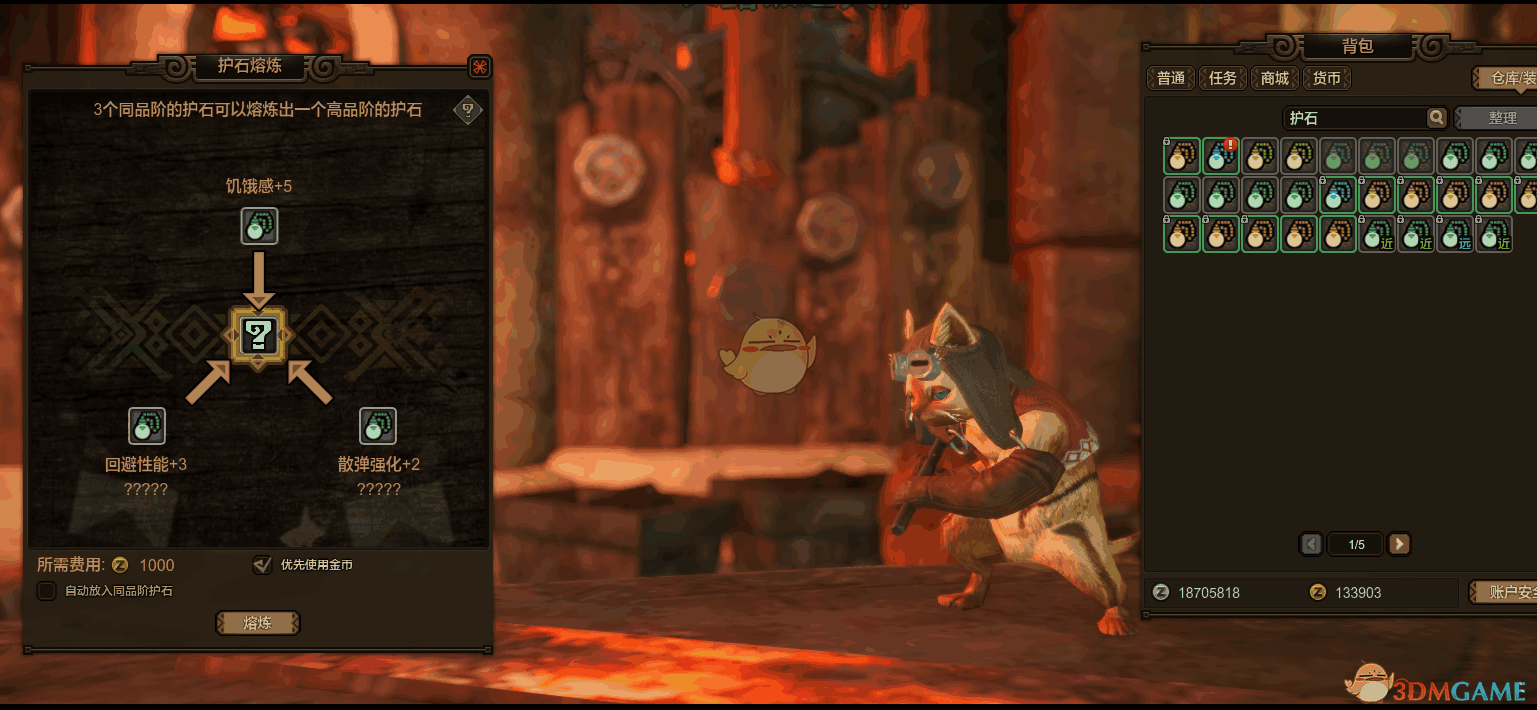1537x710 pixels.
Task: Close the 护石熔炼 window
Action: pos(480,67)
